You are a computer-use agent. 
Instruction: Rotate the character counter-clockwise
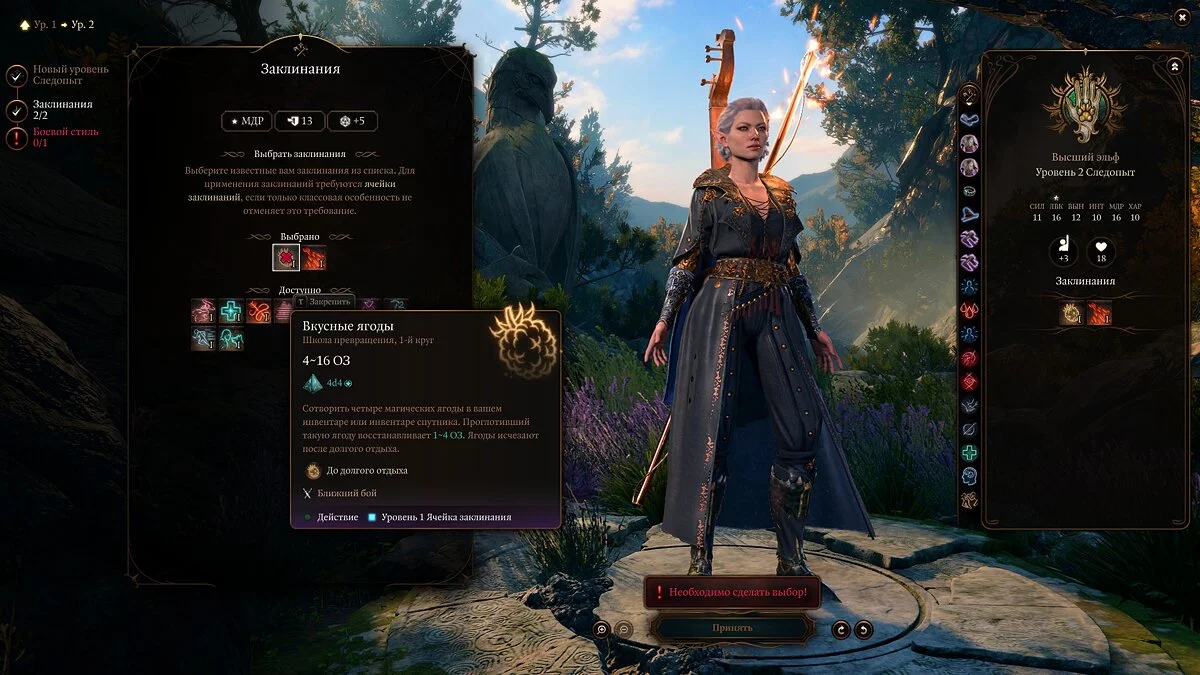click(841, 629)
